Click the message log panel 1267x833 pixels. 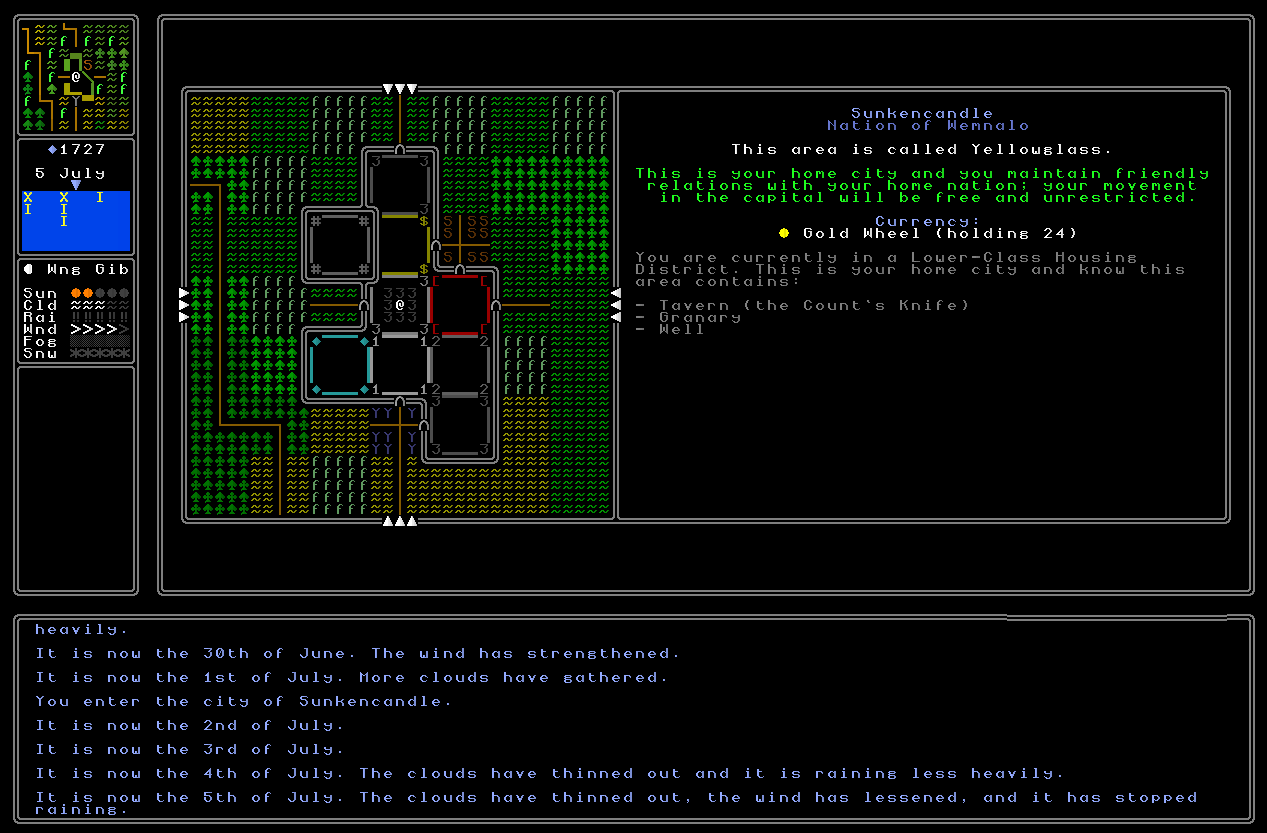(633, 718)
